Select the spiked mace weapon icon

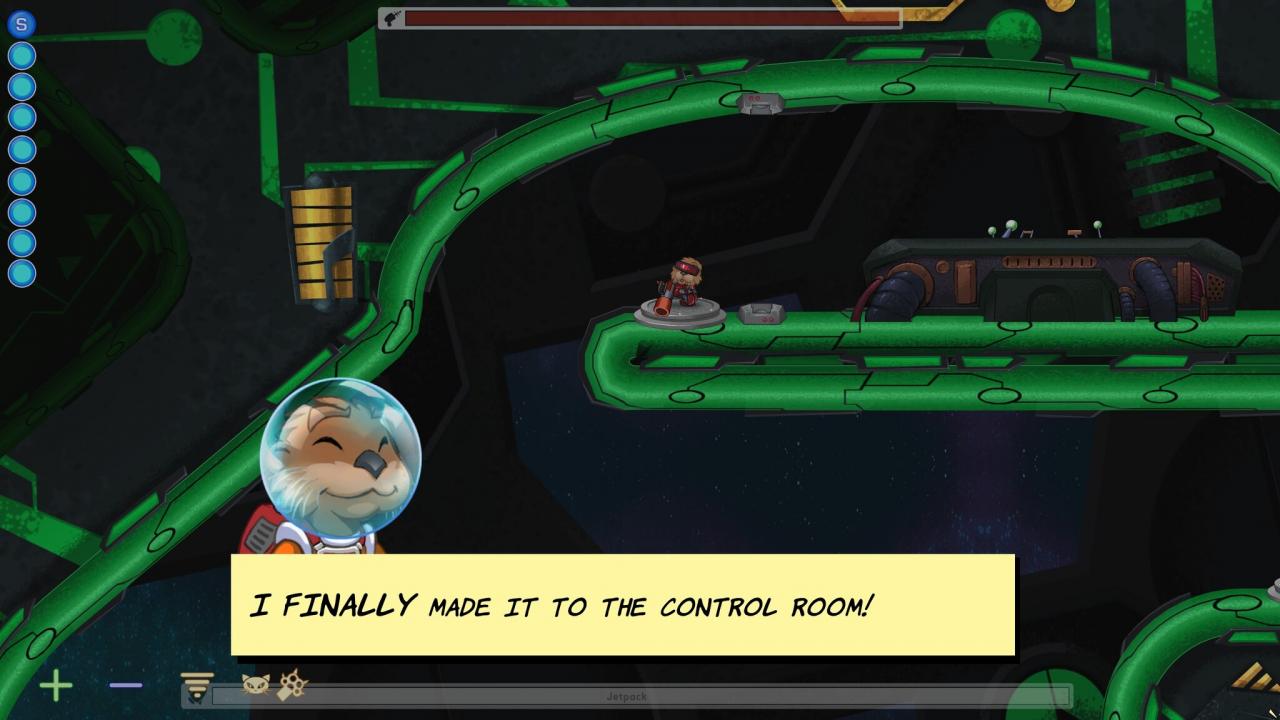[293, 685]
